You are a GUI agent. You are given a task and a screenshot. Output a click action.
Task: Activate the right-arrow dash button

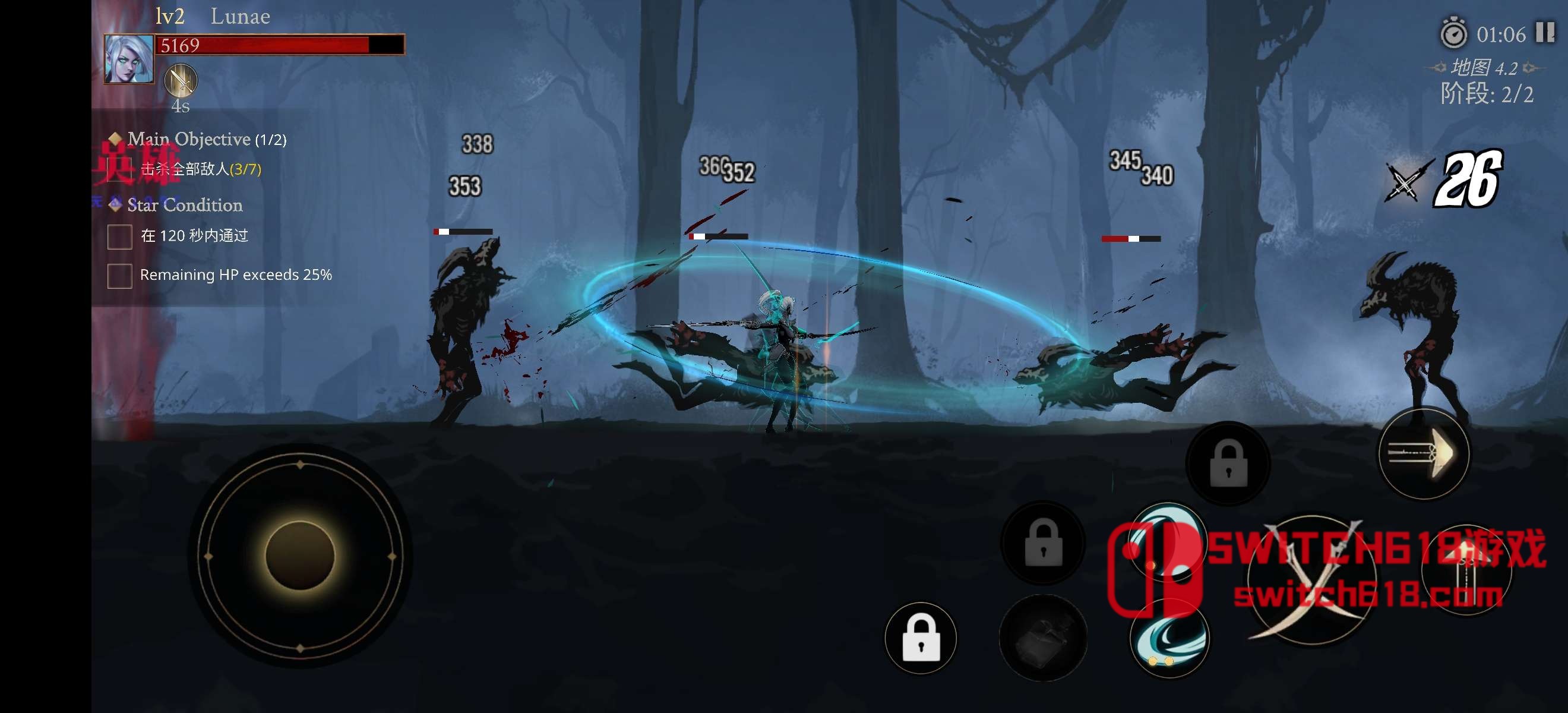(1423, 453)
